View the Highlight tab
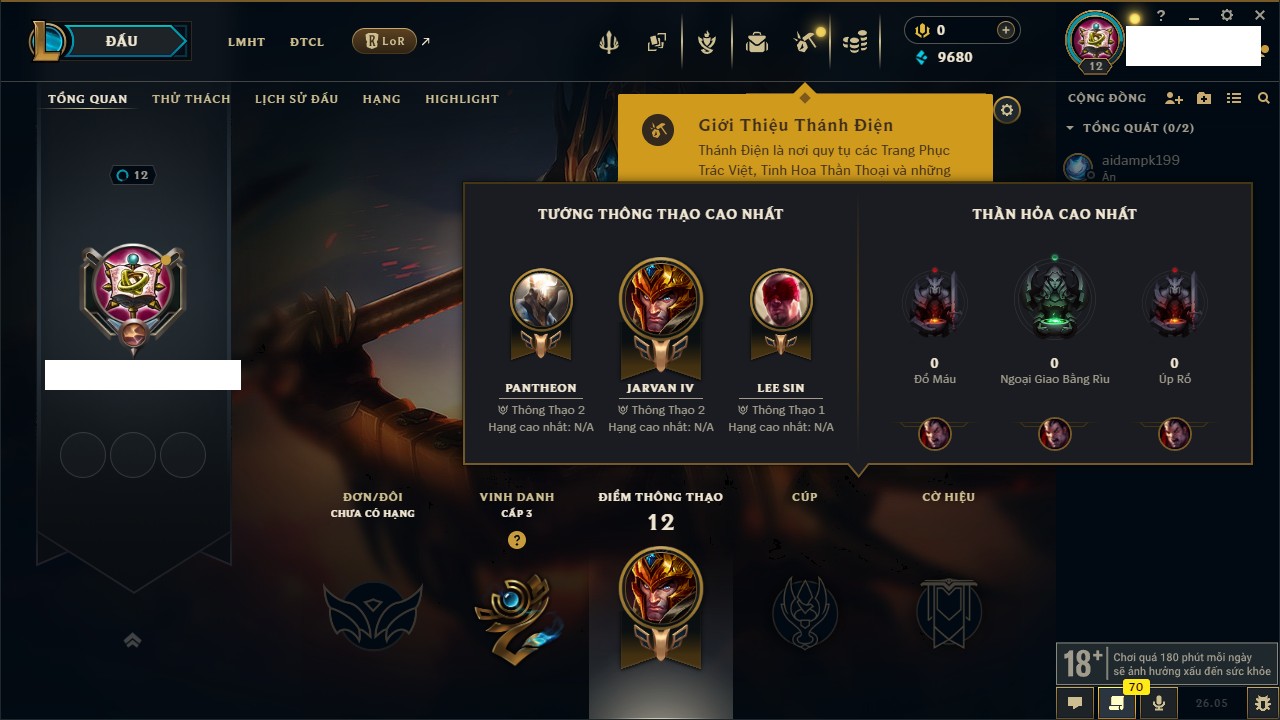This screenshot has width=1280, height=720. pyautogui.click(x=461, y=99)
